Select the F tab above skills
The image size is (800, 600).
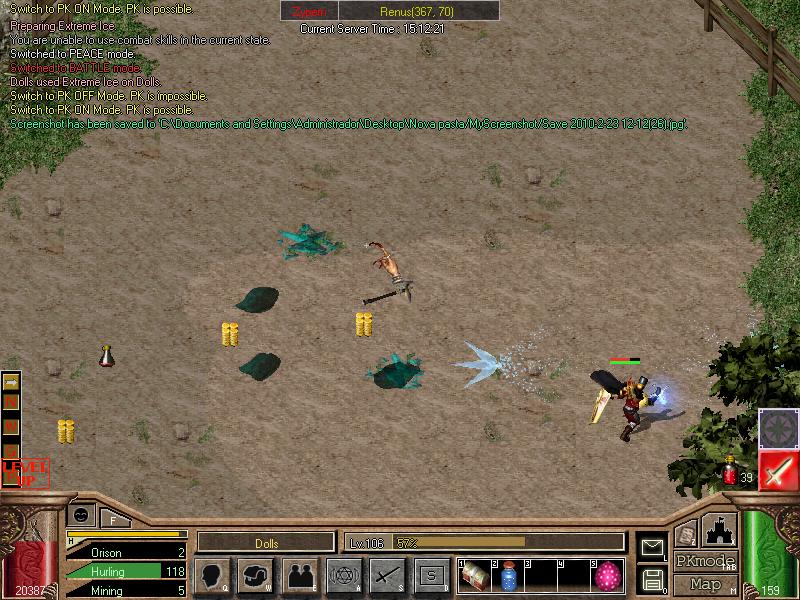click(113, 519)
